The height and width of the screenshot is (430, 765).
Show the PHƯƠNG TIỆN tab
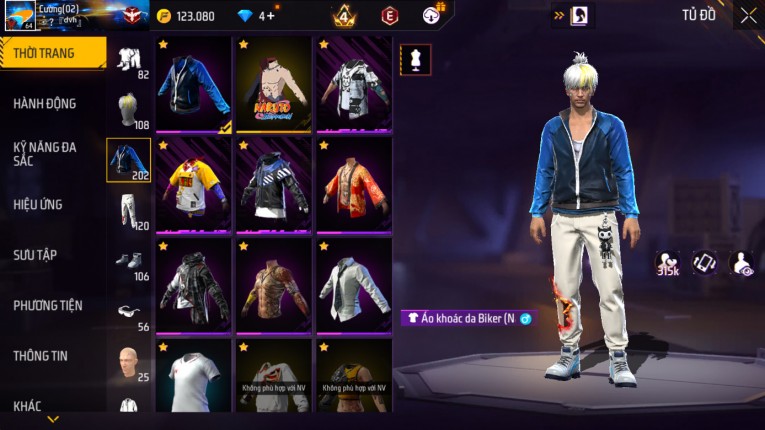pyautogui.click(x=48, y=305)
